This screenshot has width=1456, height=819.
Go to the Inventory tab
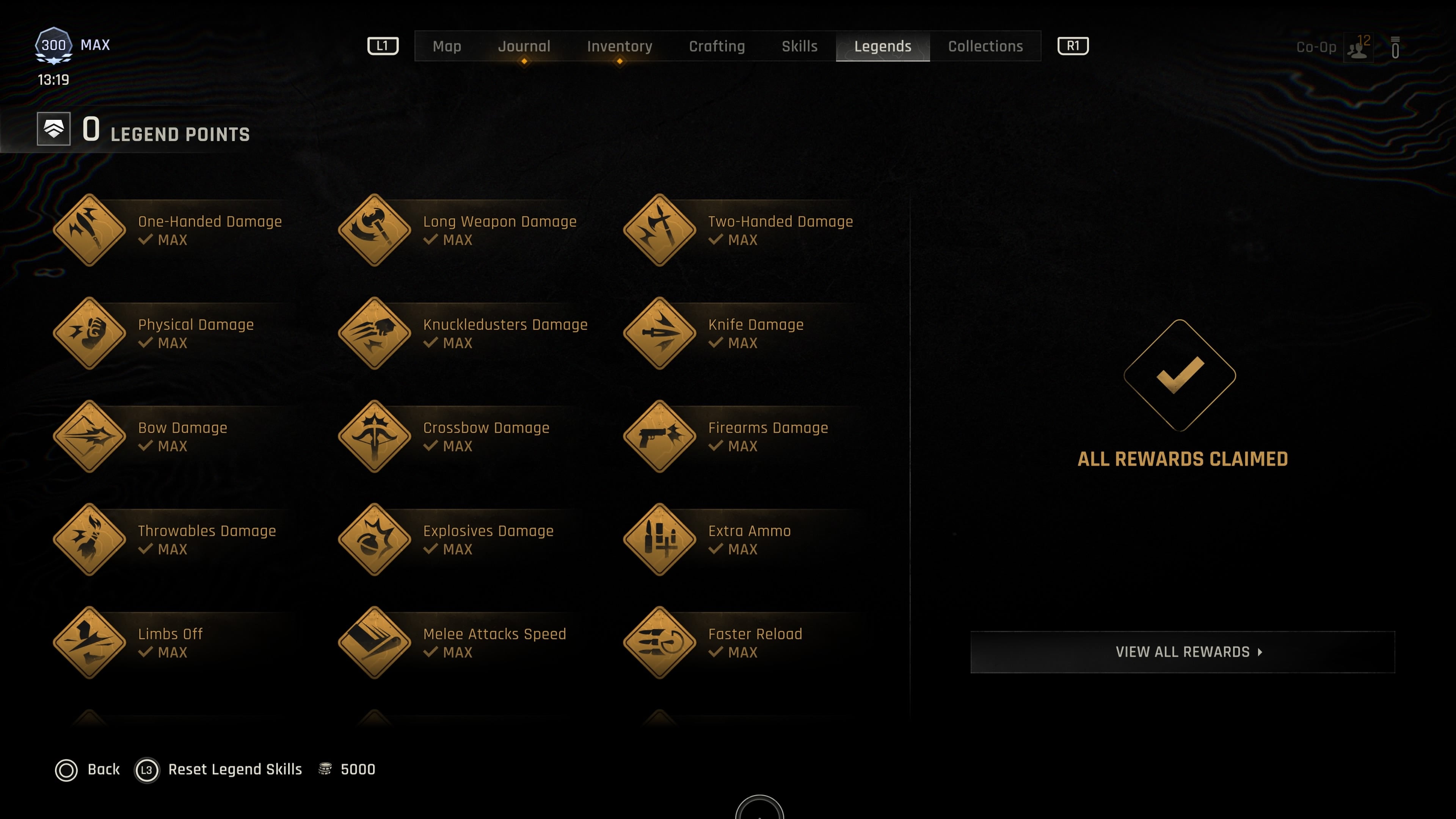tap(619, 46)
